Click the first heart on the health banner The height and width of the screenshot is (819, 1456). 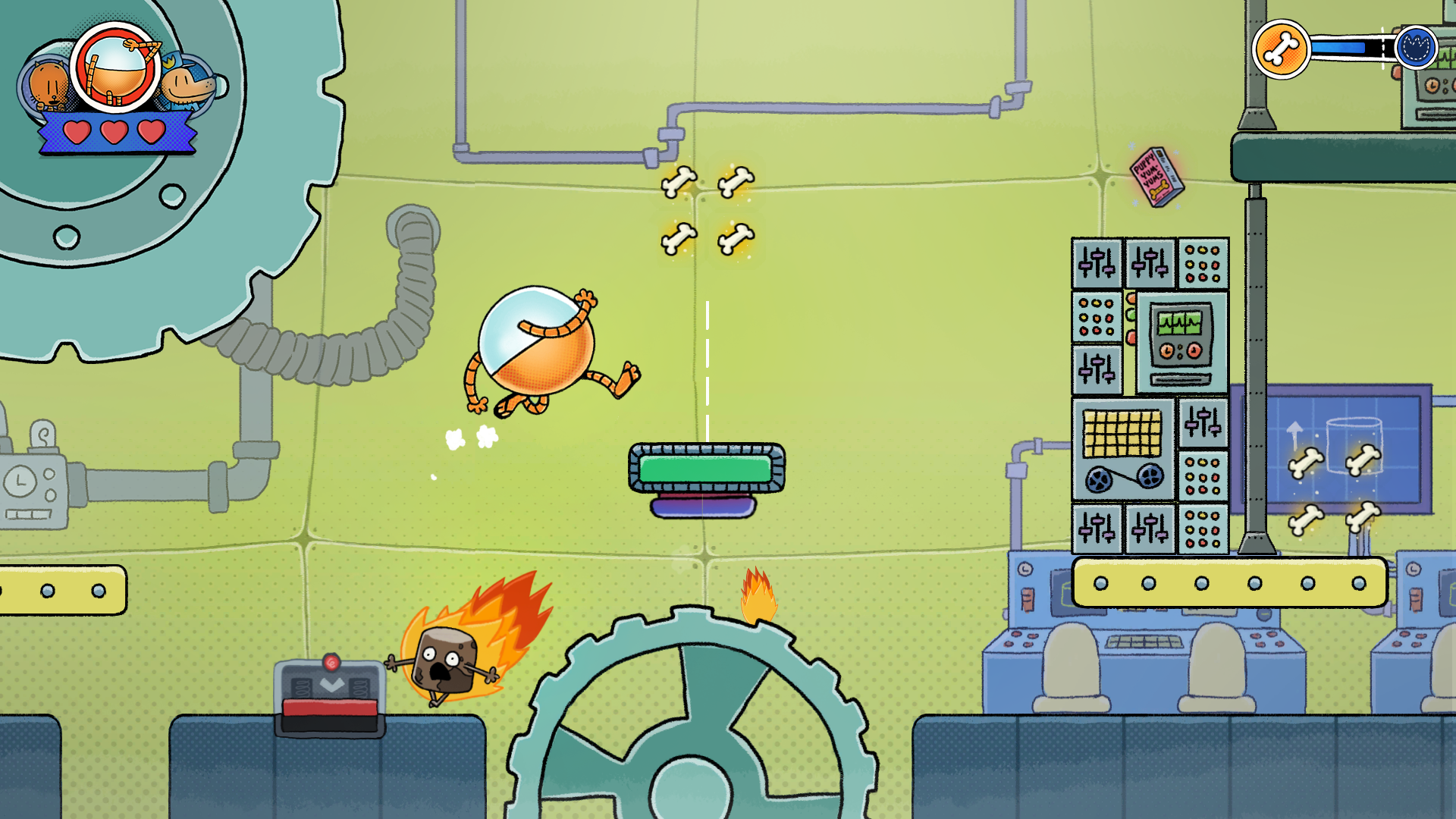coord(77,132)
